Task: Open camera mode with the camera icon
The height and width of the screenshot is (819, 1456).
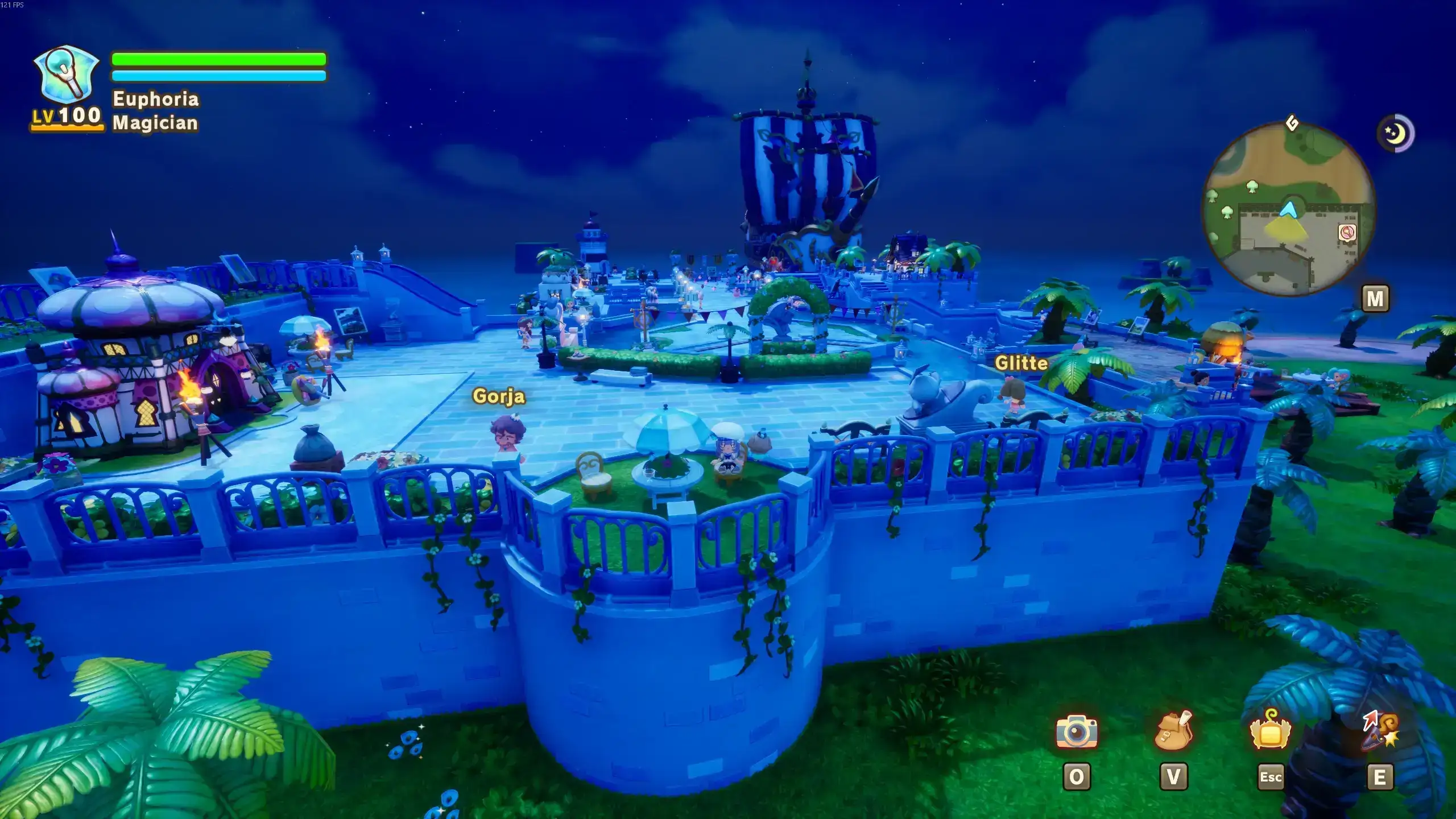Action: (1076, 731)
